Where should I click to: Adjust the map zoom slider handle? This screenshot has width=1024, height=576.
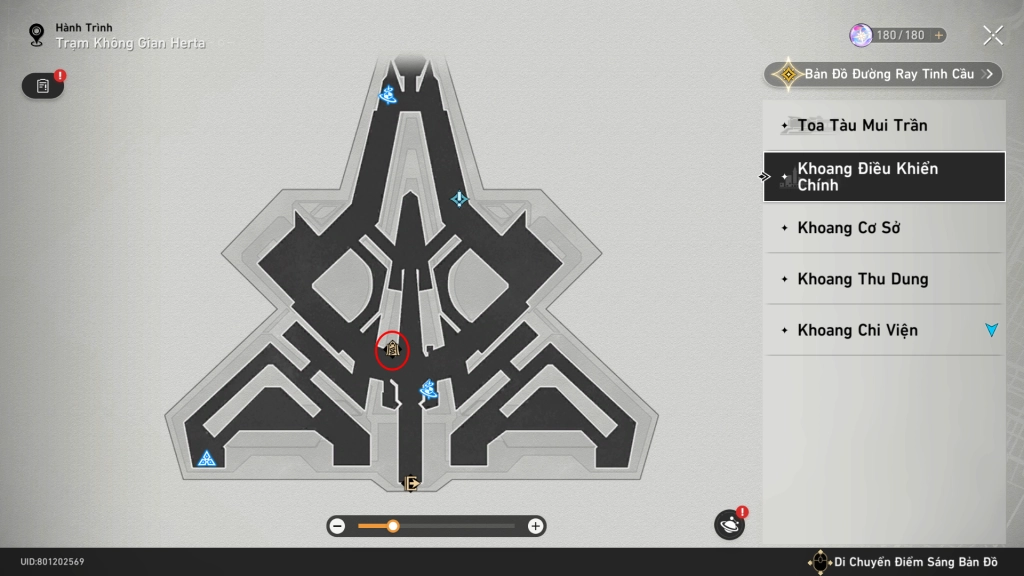[393, 526]
